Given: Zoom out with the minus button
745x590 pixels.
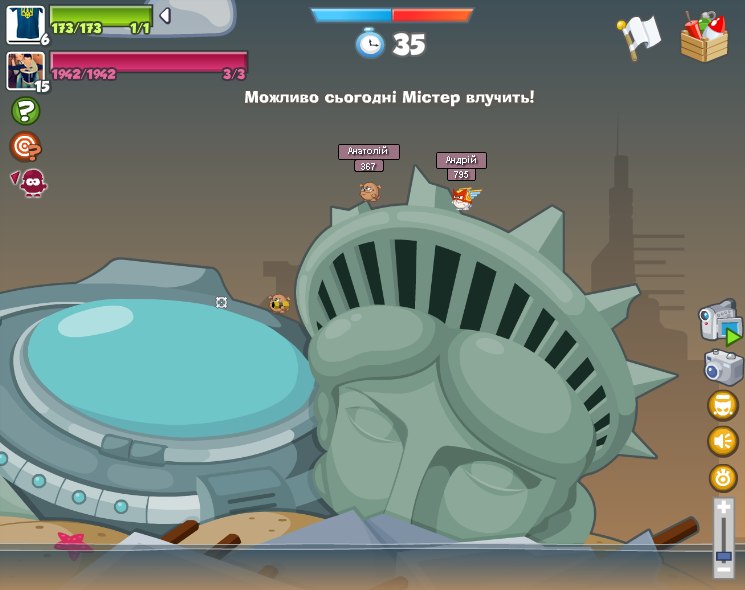Looking at the screenshot, I should tap(724, 570).
